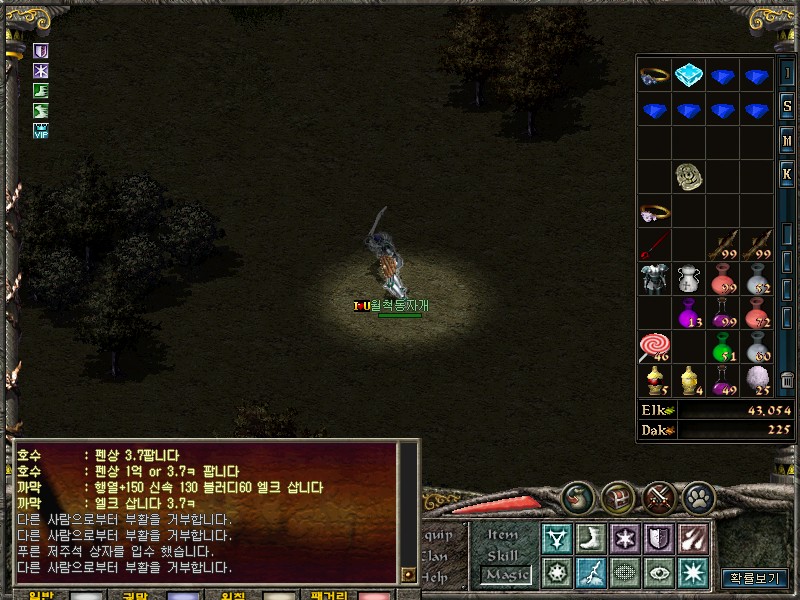This screenshot has width=800, height=600.
Task: Click the VIP crown status icon
Action: point(41,130)
